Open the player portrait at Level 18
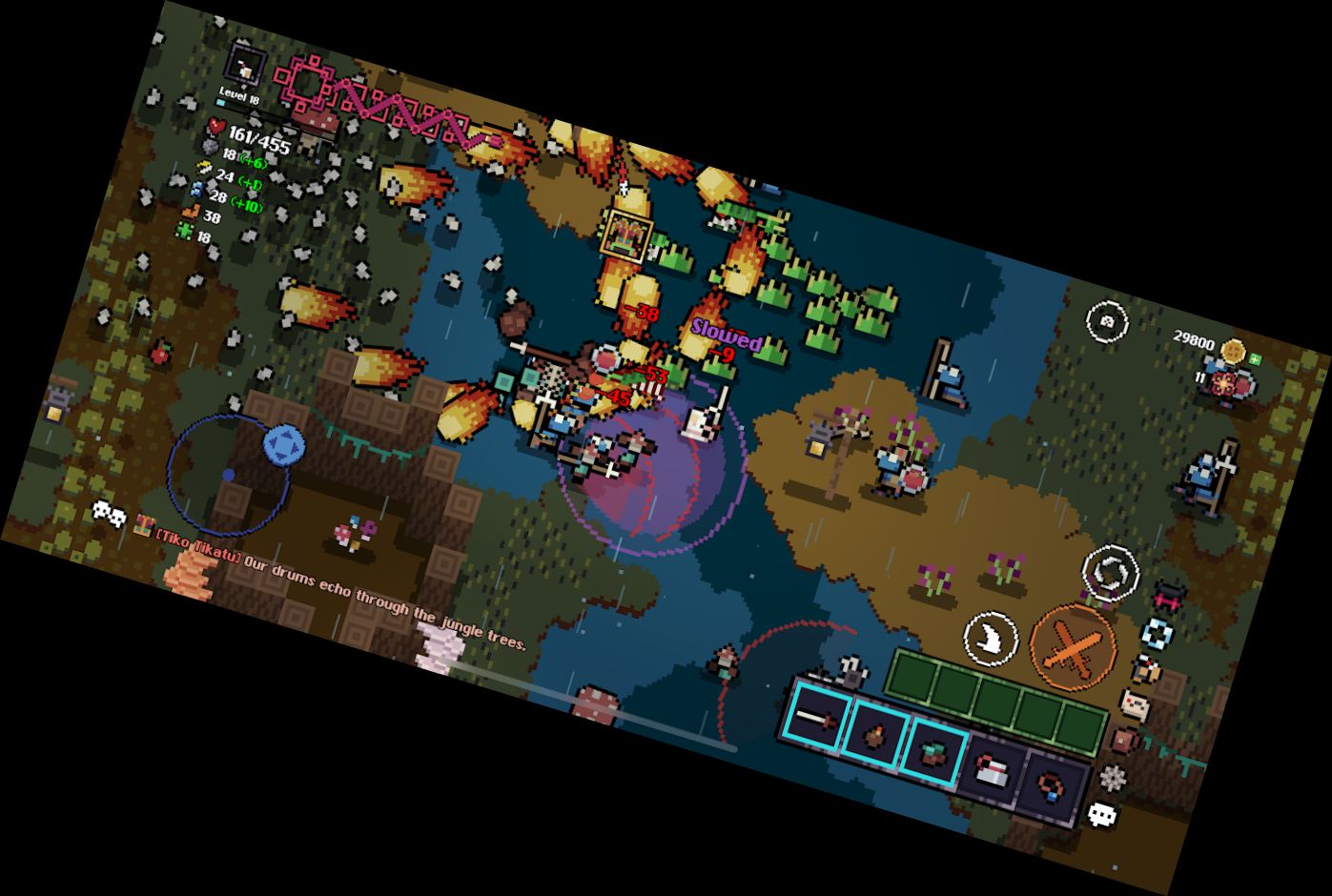 [246, 67]
